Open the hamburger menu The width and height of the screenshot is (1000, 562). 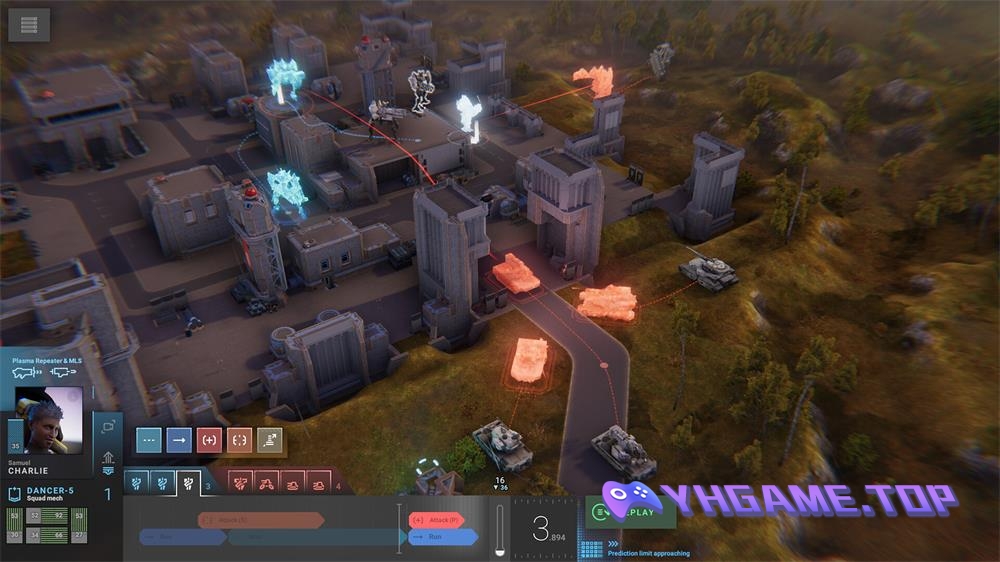tap(29, 24)
